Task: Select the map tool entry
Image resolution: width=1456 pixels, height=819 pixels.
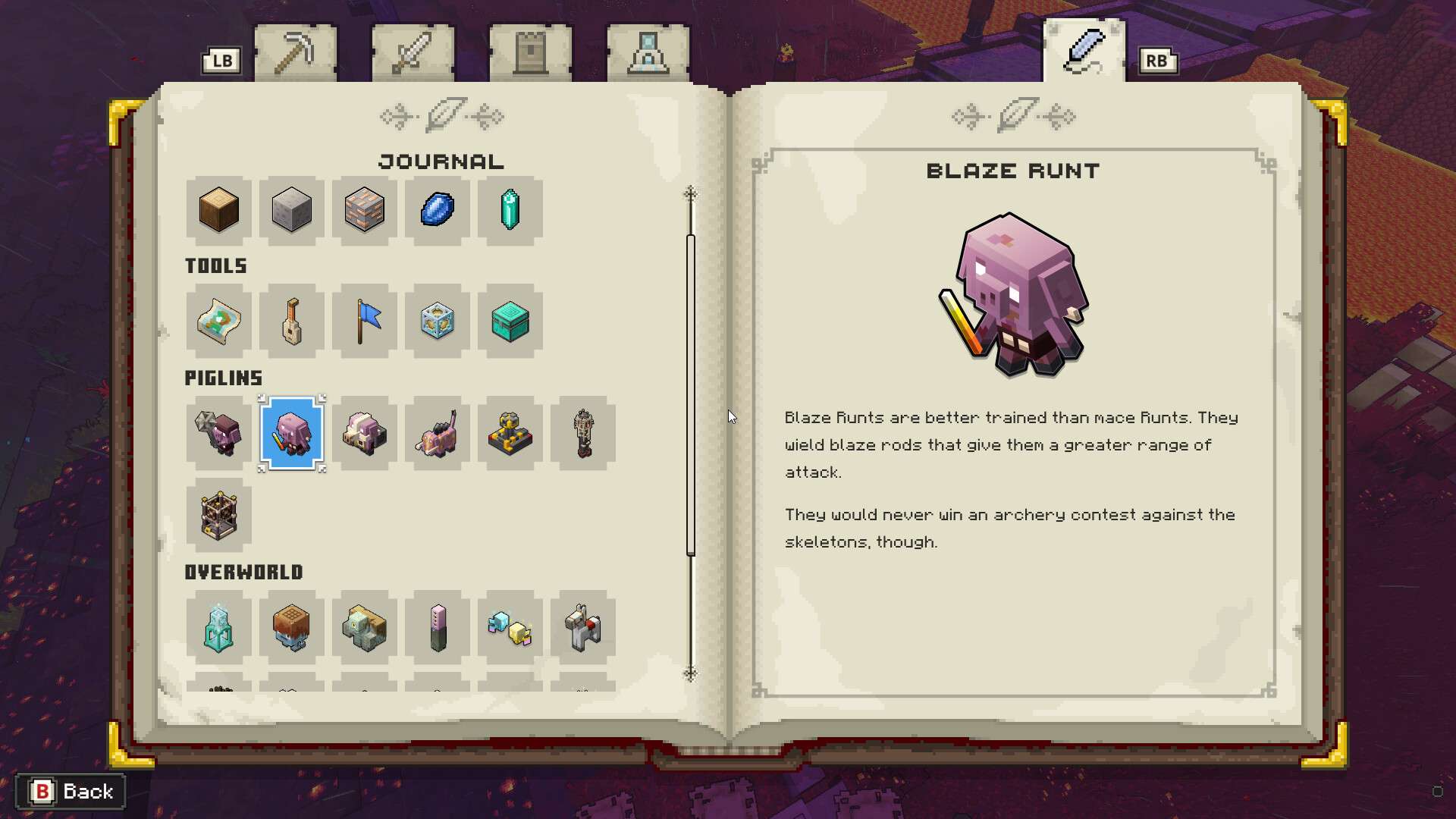Action: (x=218, y=322)
